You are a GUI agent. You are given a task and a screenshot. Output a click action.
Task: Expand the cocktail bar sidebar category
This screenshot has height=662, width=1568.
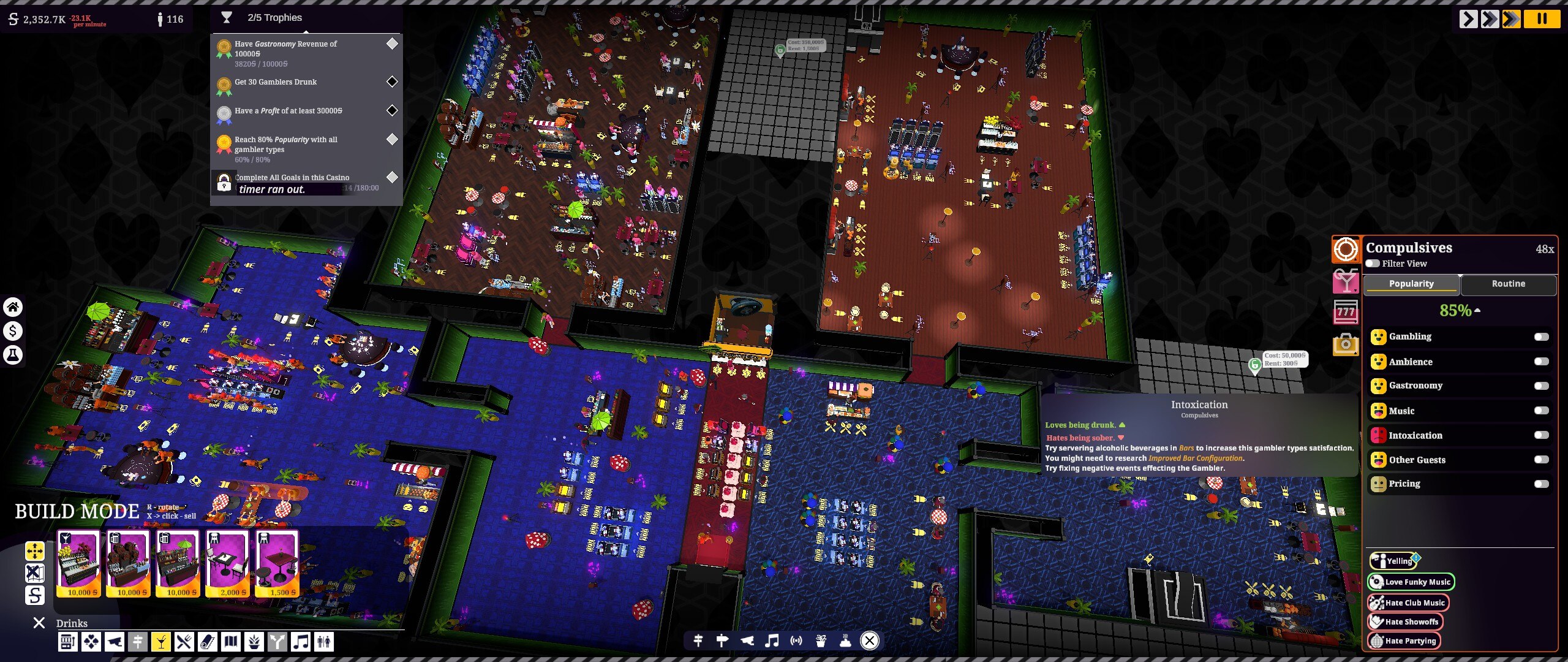(x=1346, y=280)
